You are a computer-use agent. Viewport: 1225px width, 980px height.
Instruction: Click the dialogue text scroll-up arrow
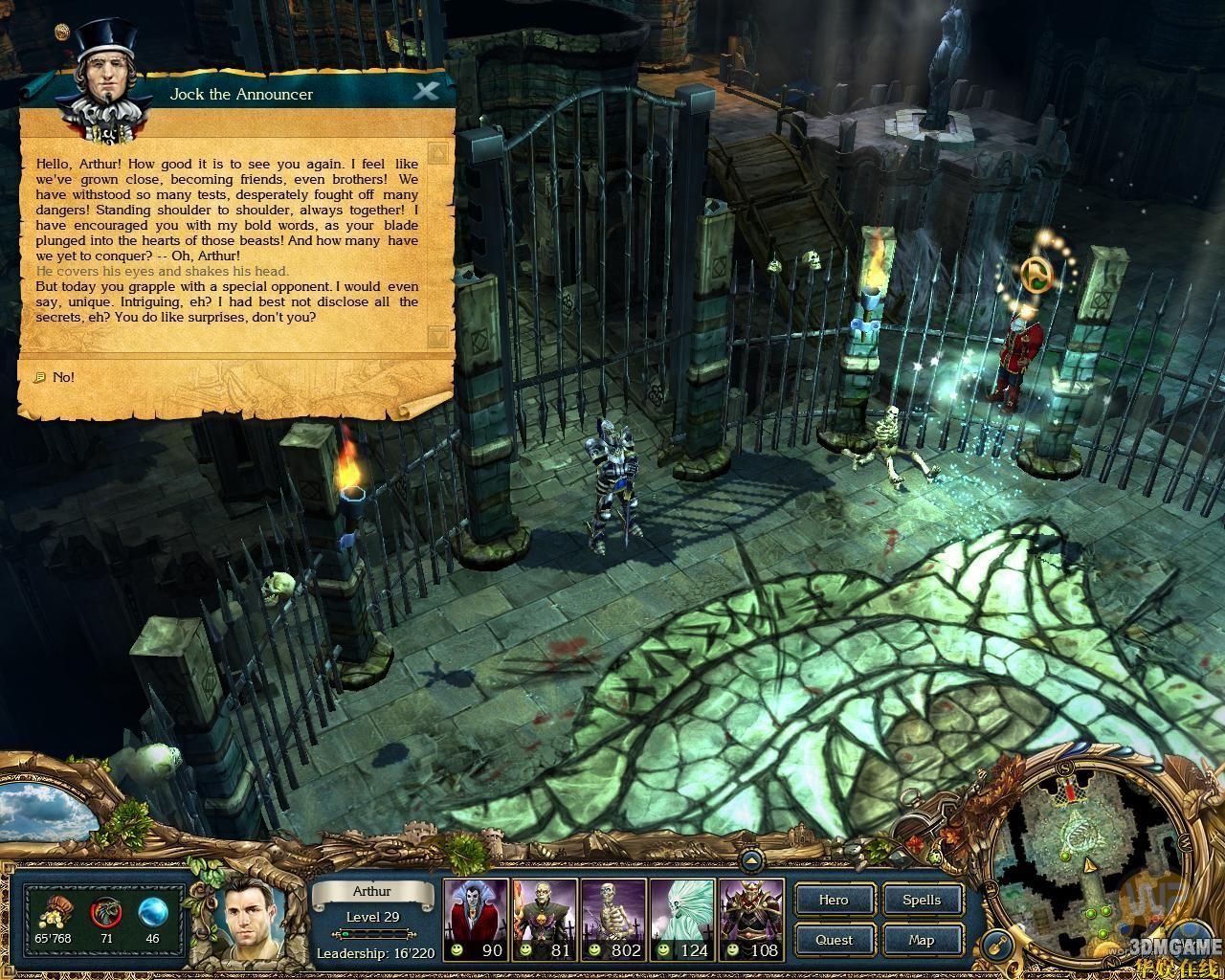tap(437, 154)
